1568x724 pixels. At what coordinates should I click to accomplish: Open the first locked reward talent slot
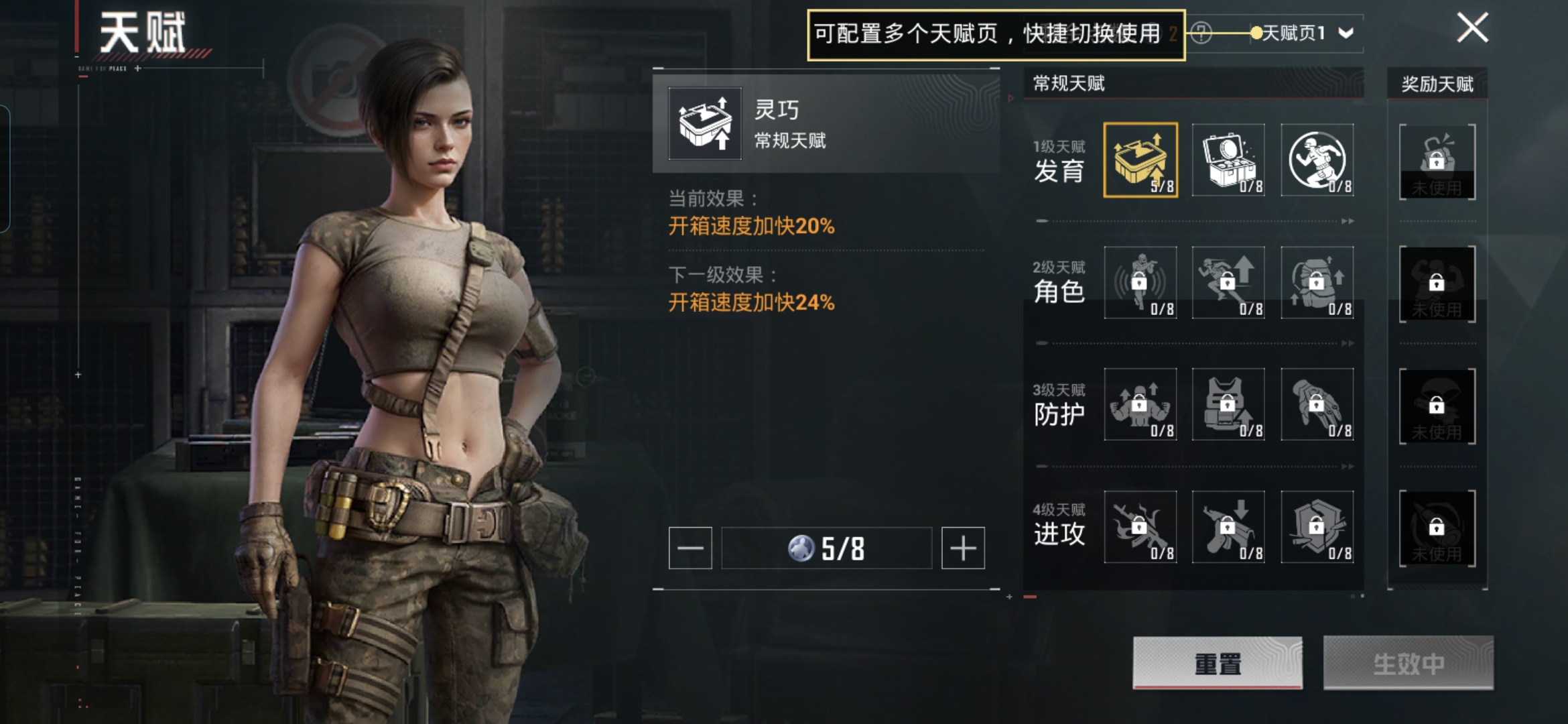pyautogui.click(x=1437, y=162)
